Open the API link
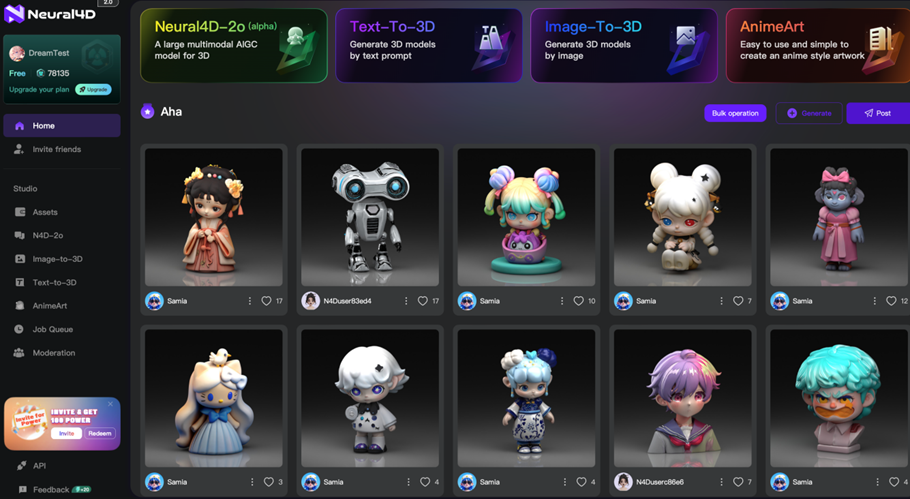 coord(39,466)
